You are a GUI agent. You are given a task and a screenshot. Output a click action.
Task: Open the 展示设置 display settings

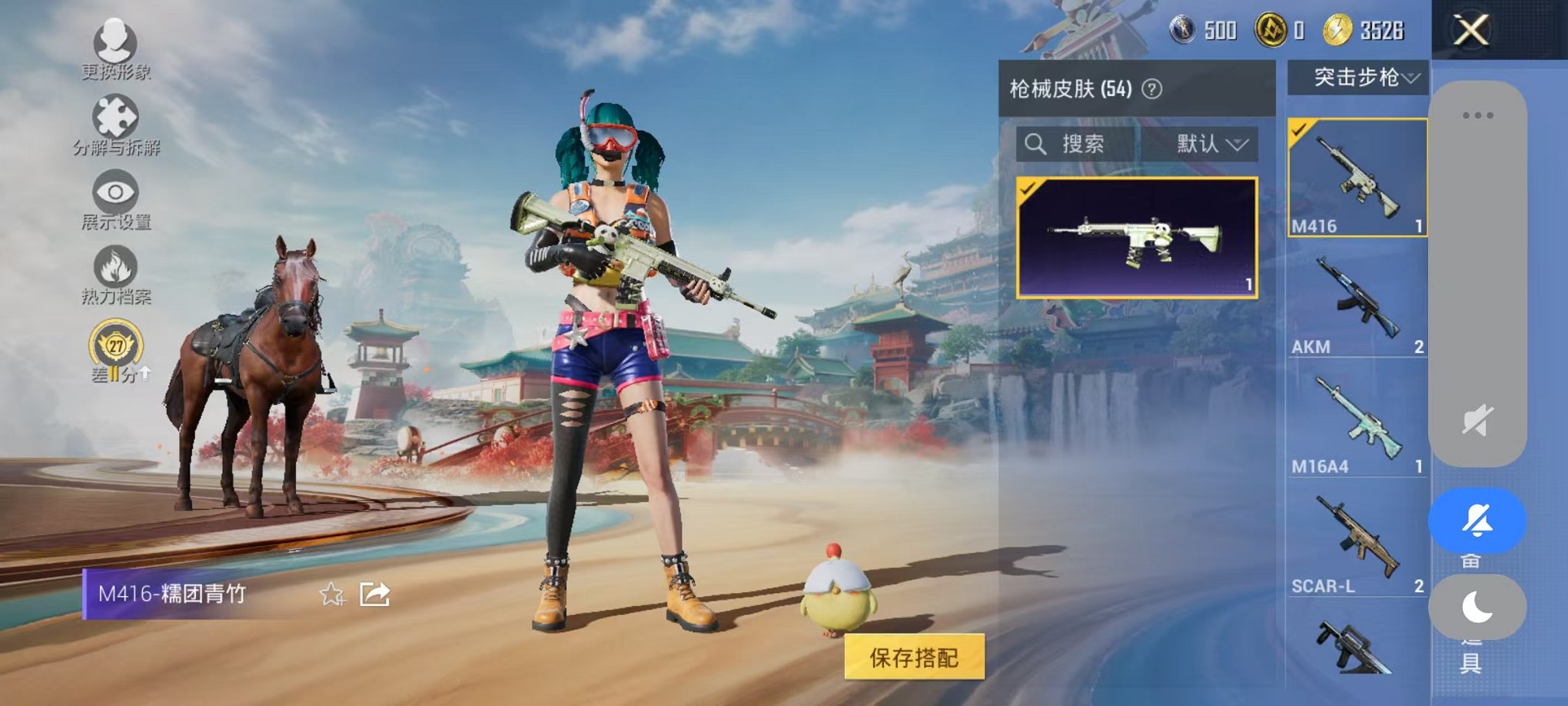pos(114,192)
